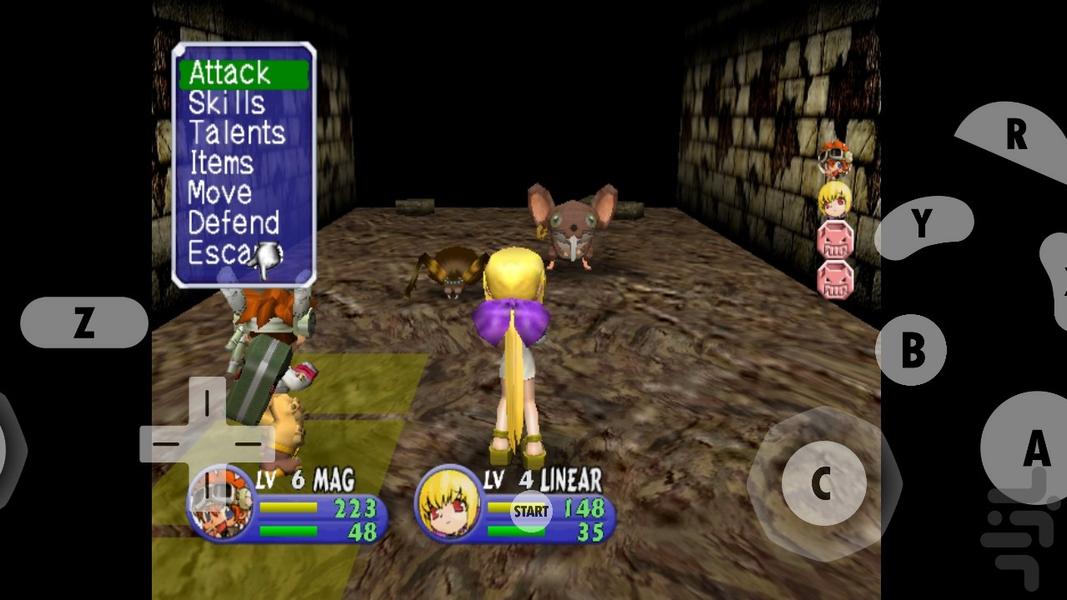Choose the Defend option

pyautogui.click(x=234, y=222)
